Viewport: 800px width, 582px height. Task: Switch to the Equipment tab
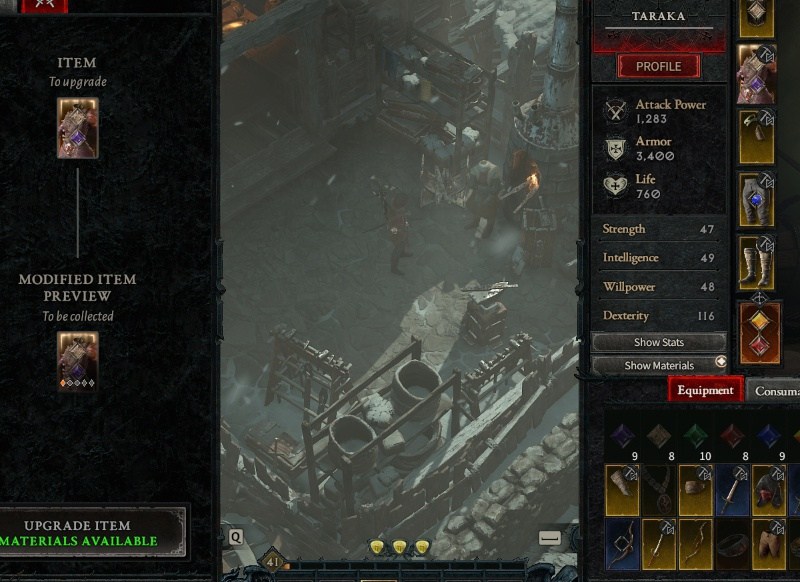pyautogui.click(x=705, y=390)
